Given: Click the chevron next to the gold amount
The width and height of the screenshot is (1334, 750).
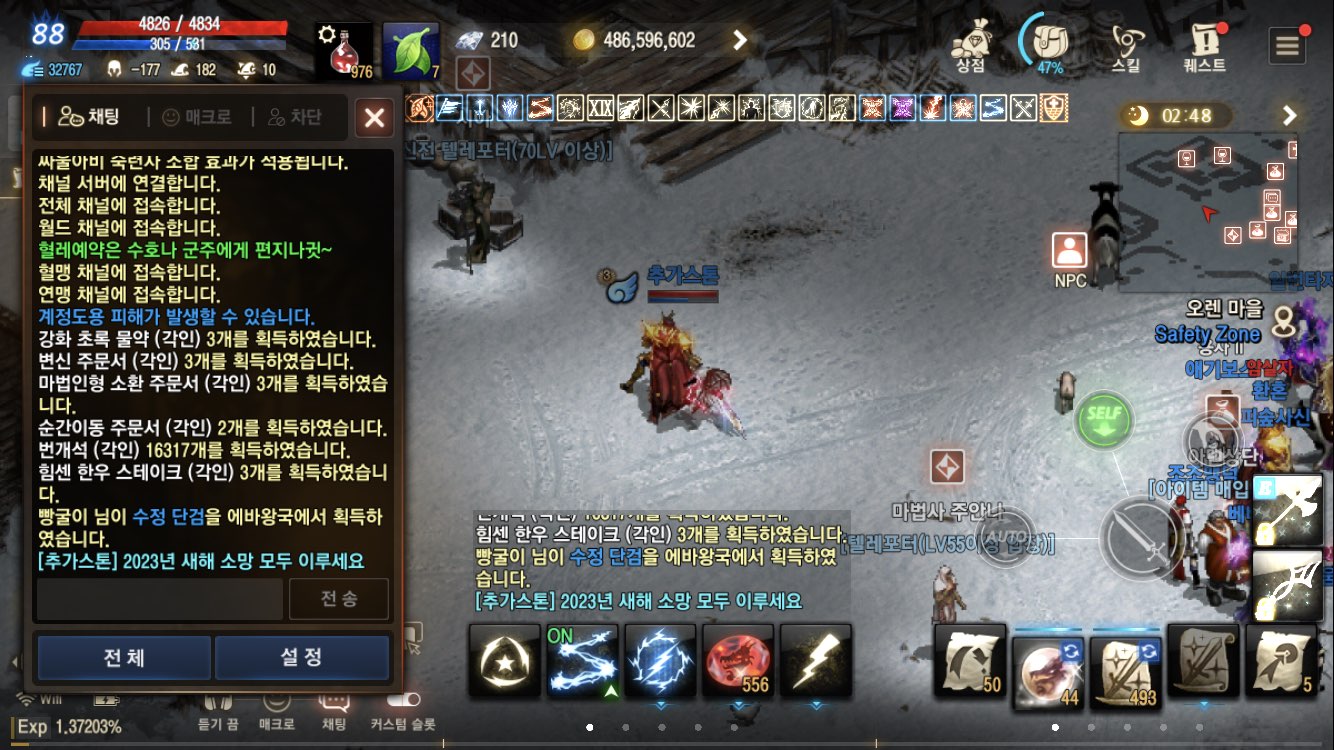Looking at the screenshot, I should click(x=741, y=40).
